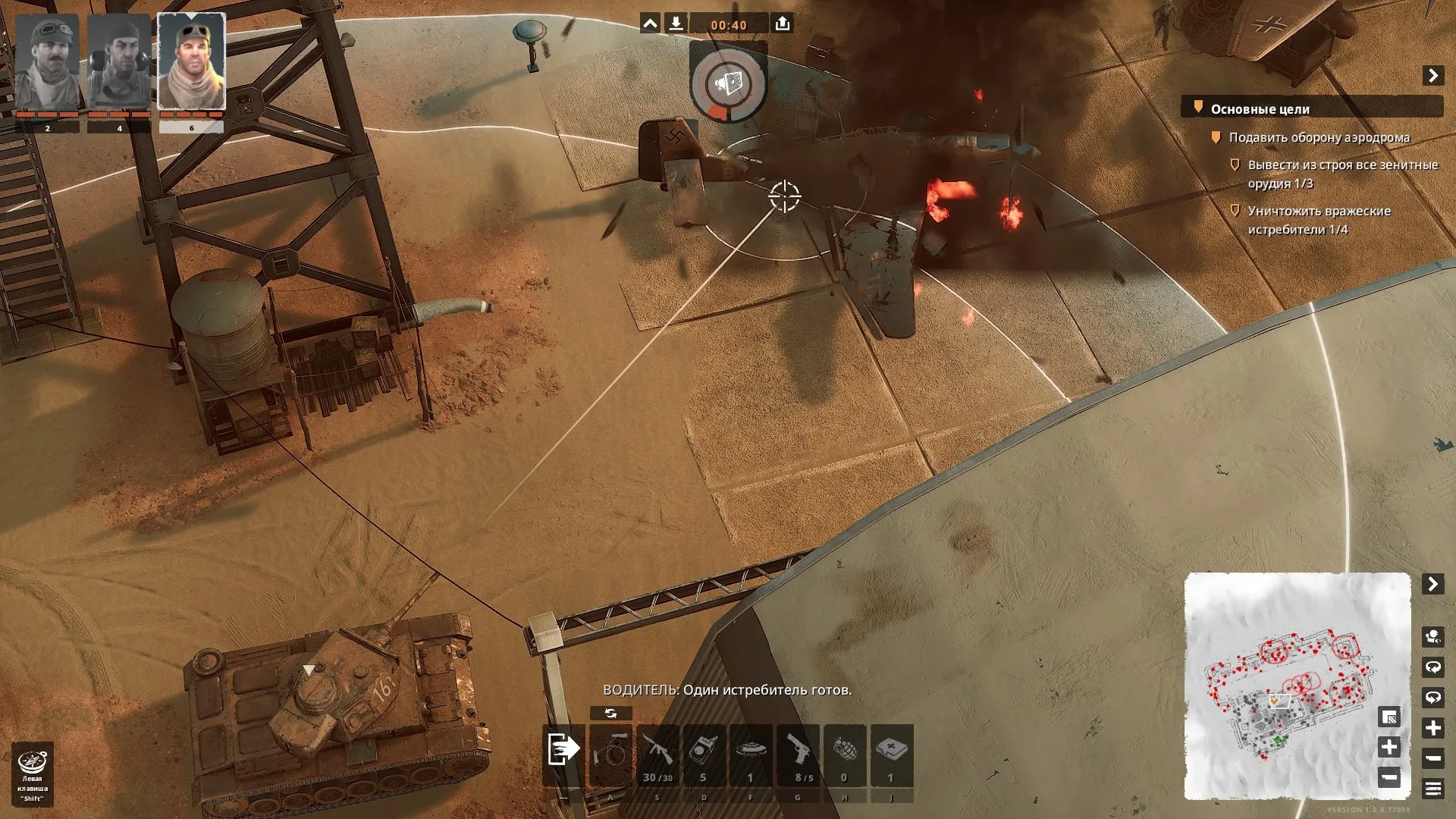Select the hand grenade slot
1456x819 pixels.
click(x=845, y=756)
